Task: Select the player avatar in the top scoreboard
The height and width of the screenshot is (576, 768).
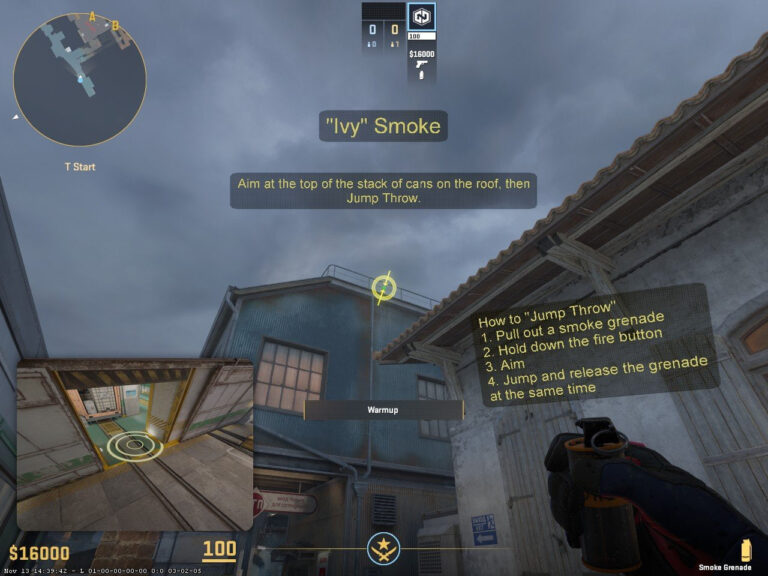Action: [421, 17]
